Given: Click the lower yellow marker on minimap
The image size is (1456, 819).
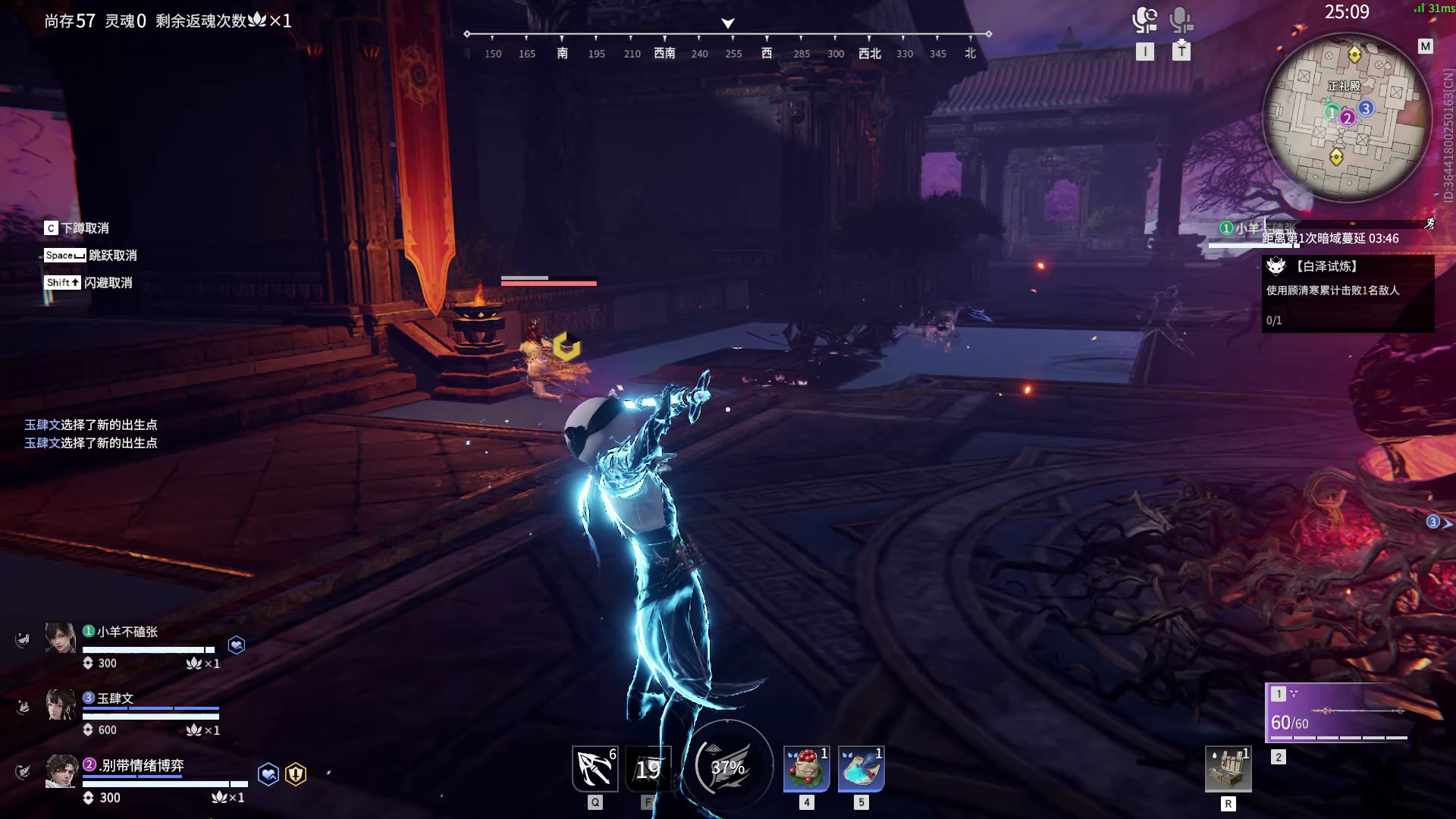Looking at the screenshot, I should [1336, 157].
